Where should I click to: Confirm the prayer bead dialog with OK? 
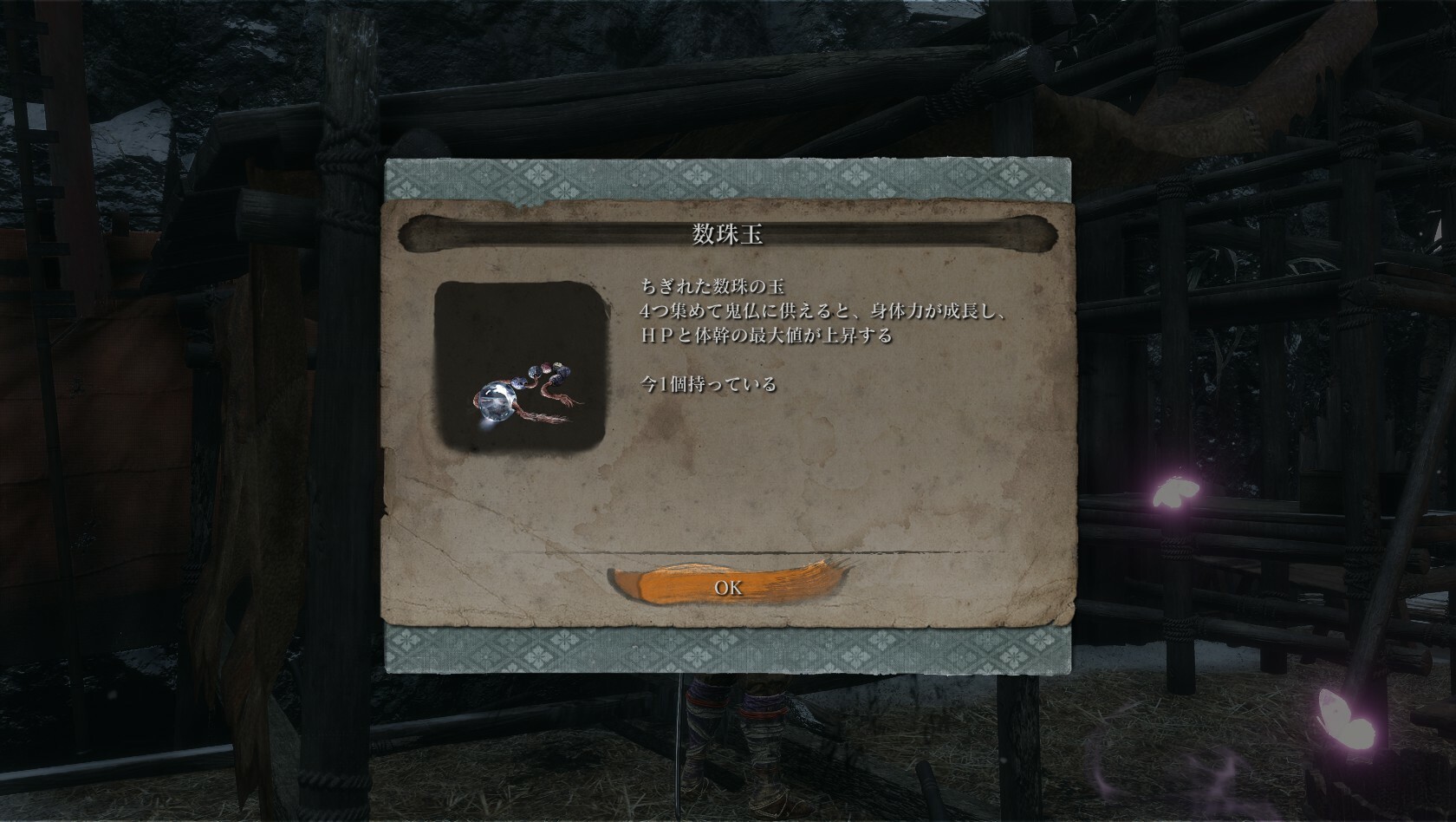728,587
